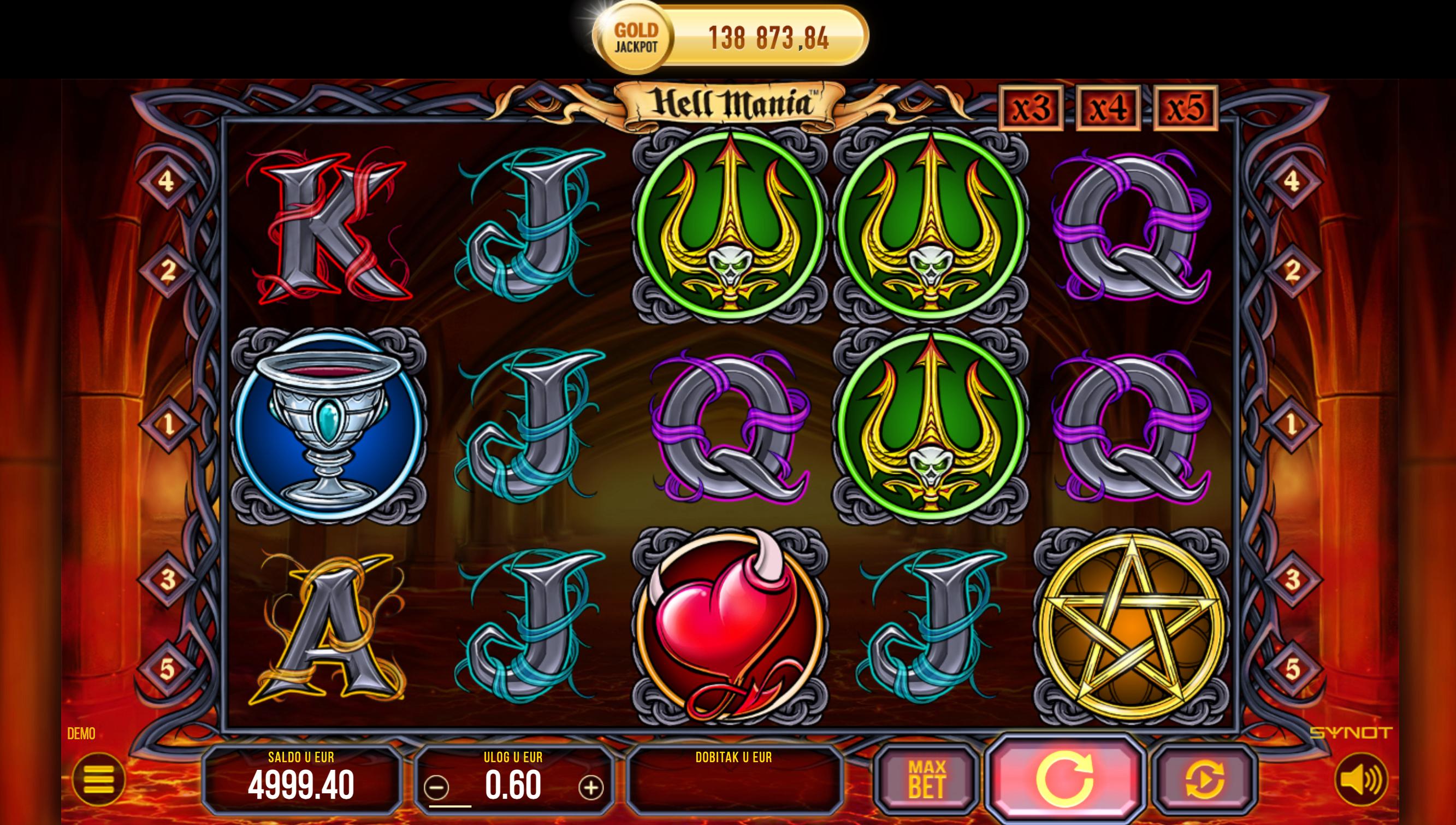Increase the bet with the plus button
This screenshot has width=1456, height=825.
click(x=591, y=787)
